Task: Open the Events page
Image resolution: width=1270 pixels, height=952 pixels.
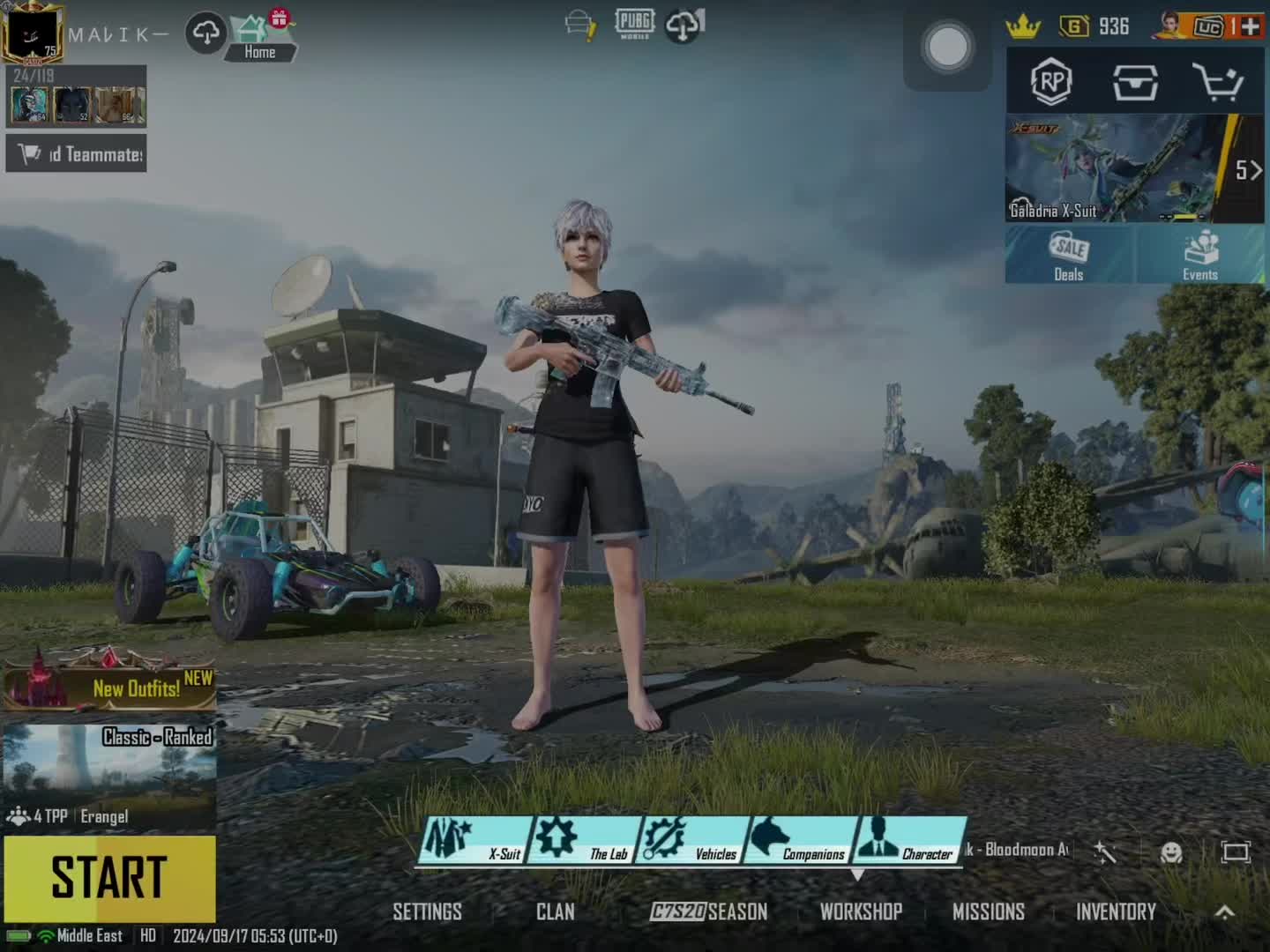Action: pyautogui.click(x=1200, y=256)
